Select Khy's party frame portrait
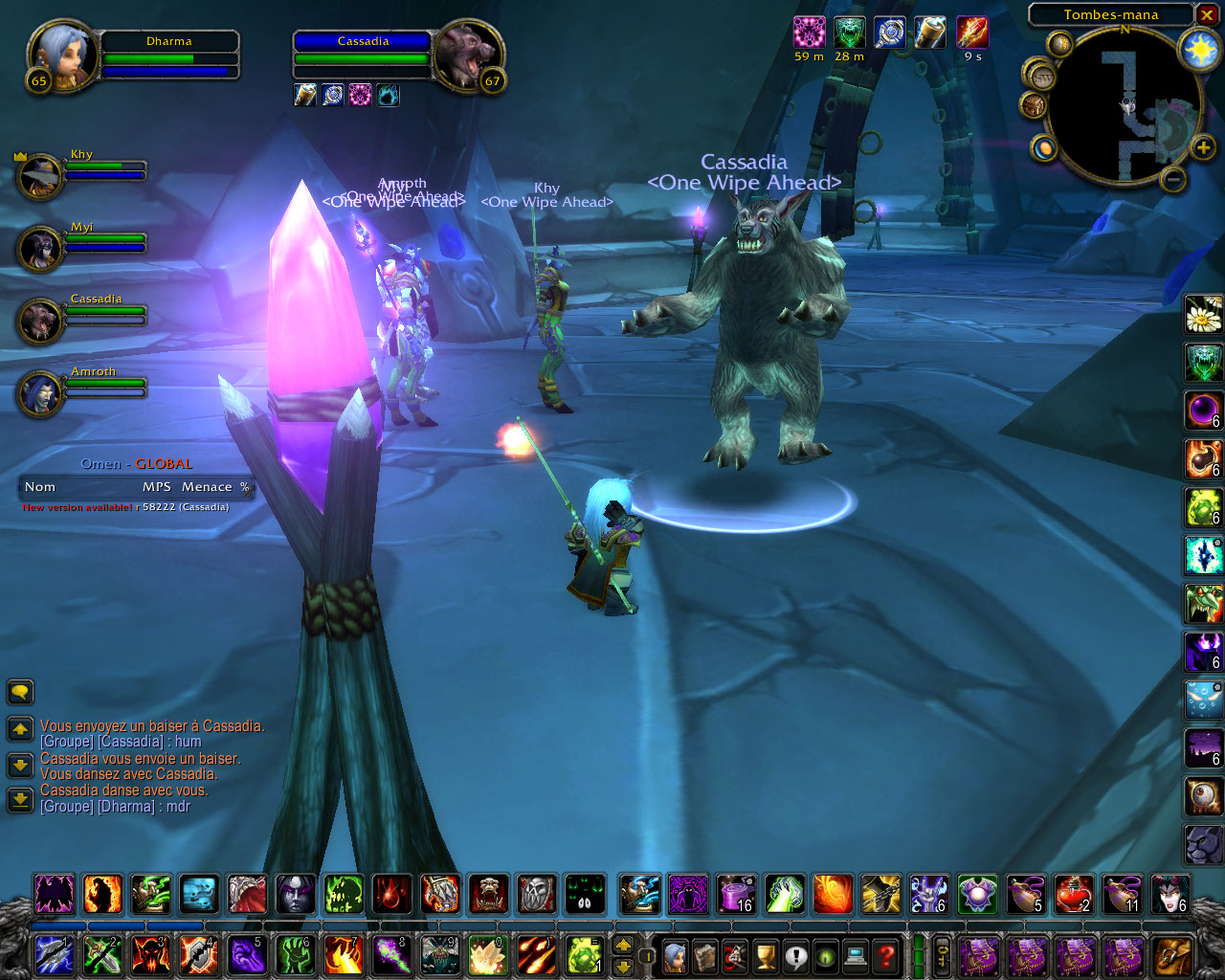The width and height of the screenshot is (1225, 980). 40,176
